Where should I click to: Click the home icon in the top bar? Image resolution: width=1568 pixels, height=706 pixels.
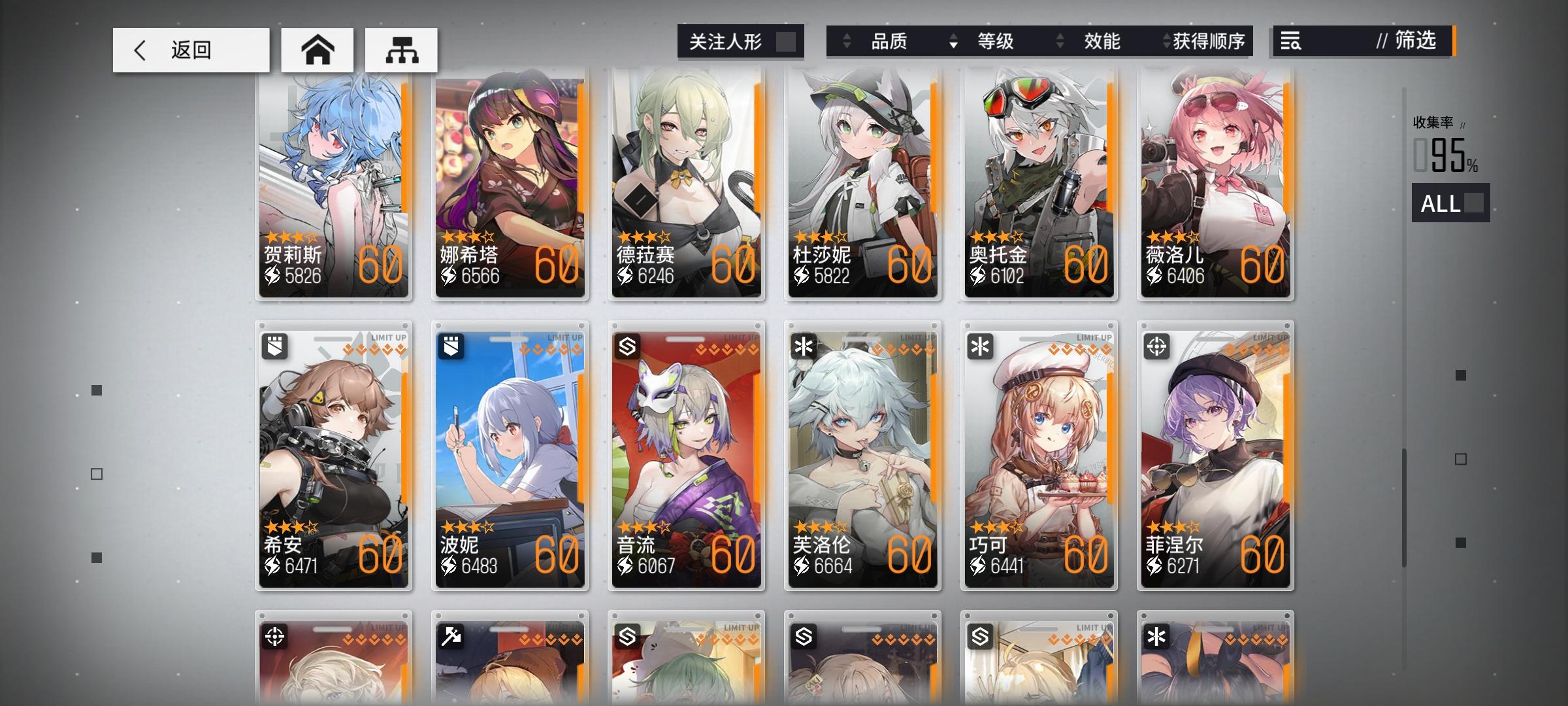(318, 49)
